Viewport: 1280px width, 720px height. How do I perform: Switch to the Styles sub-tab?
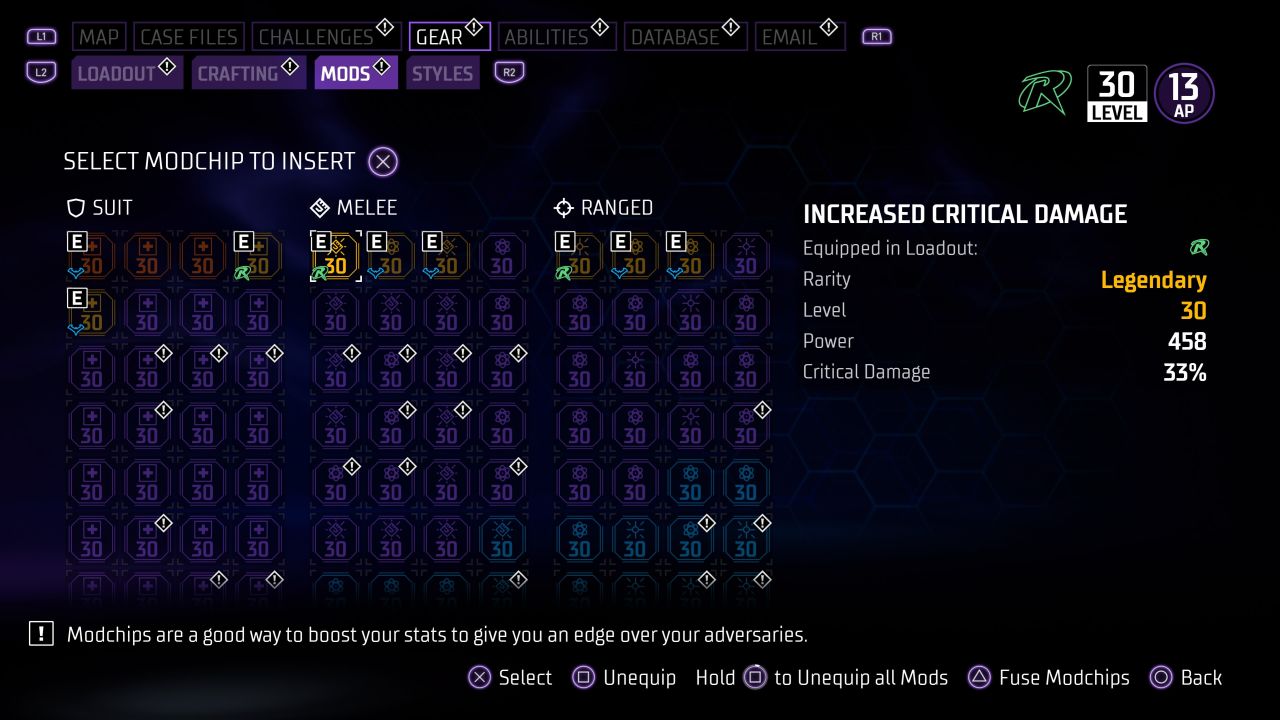[x=442, y=72]
